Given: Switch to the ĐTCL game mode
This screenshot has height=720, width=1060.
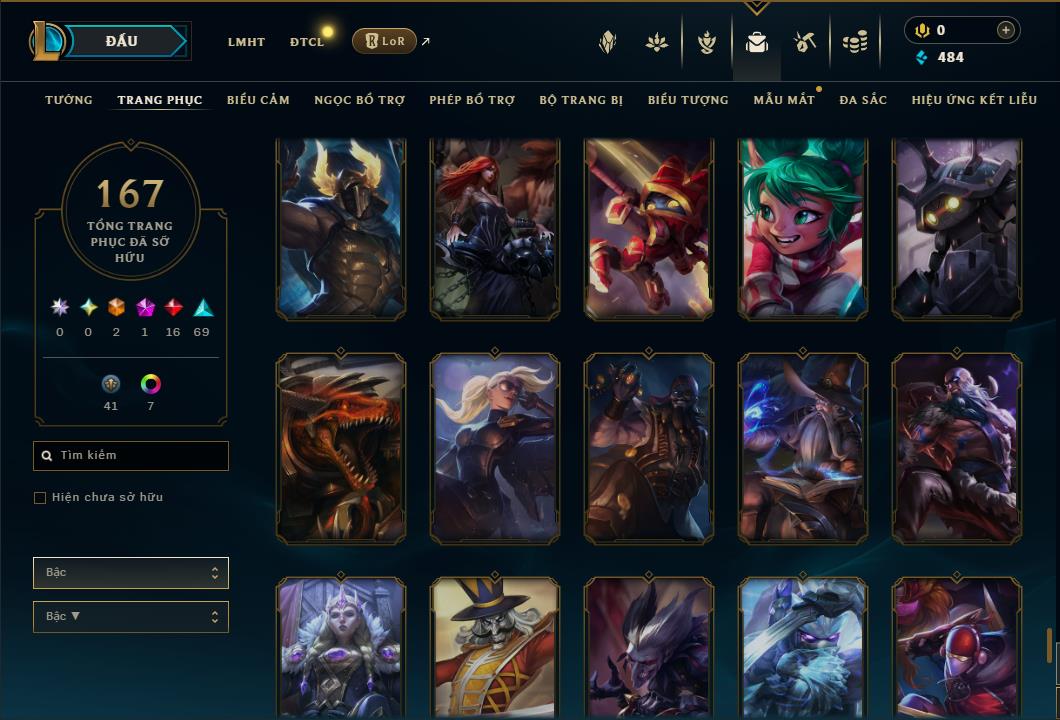Looking at the screenshot, I should coord(307,42).
